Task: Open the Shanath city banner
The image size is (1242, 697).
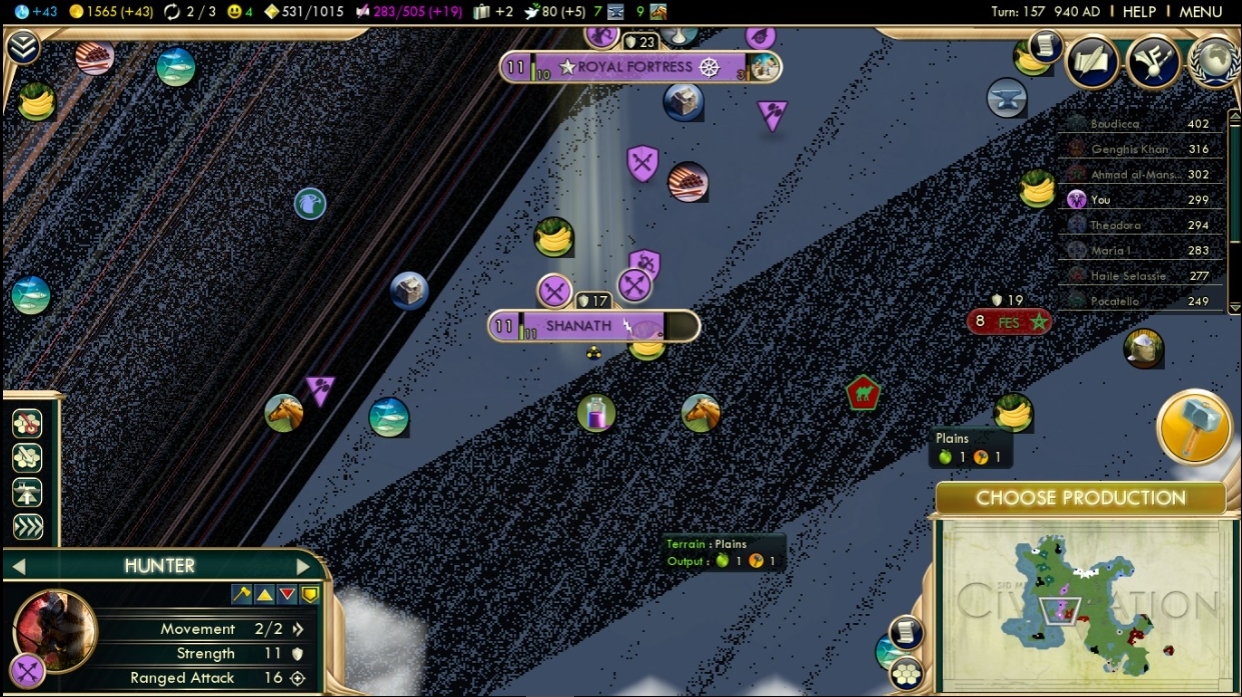Action: point(593,326)
